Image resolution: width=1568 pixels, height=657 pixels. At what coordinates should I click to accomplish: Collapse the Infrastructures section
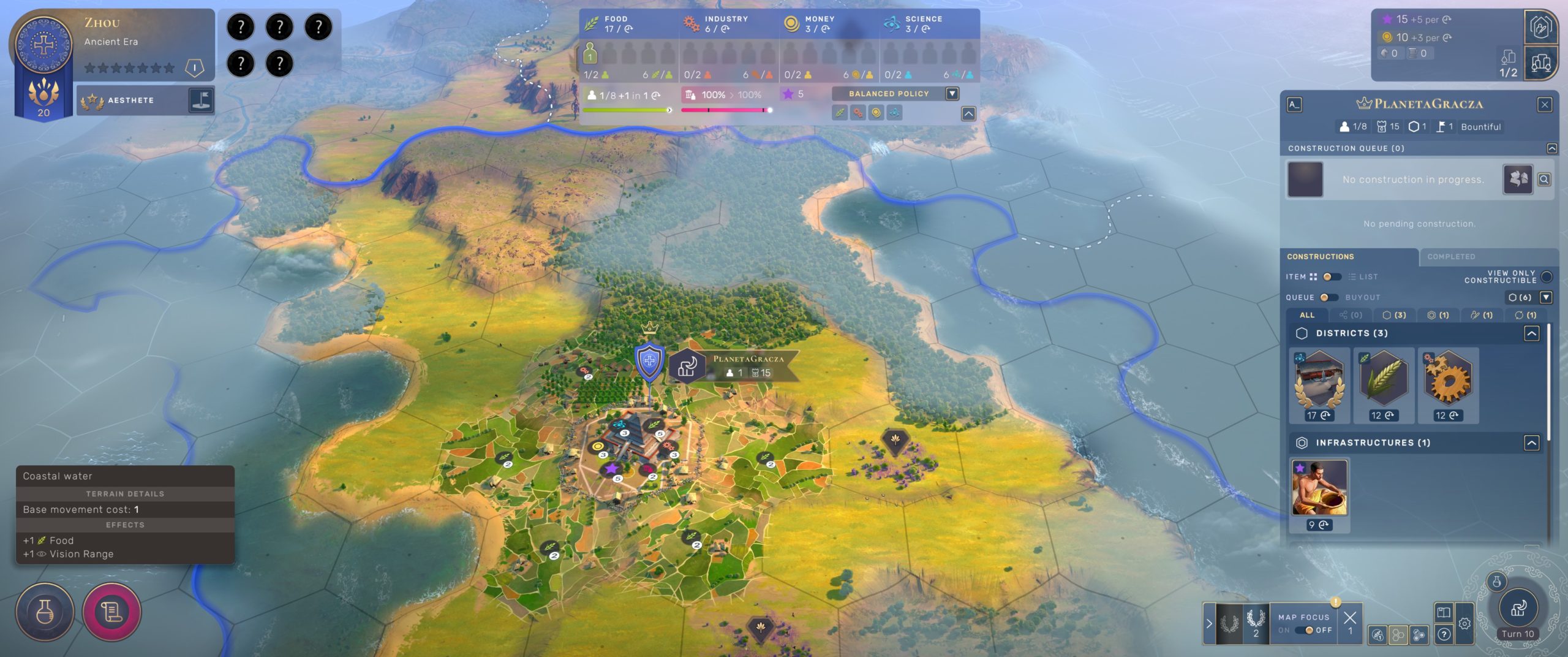[1531, 443]
